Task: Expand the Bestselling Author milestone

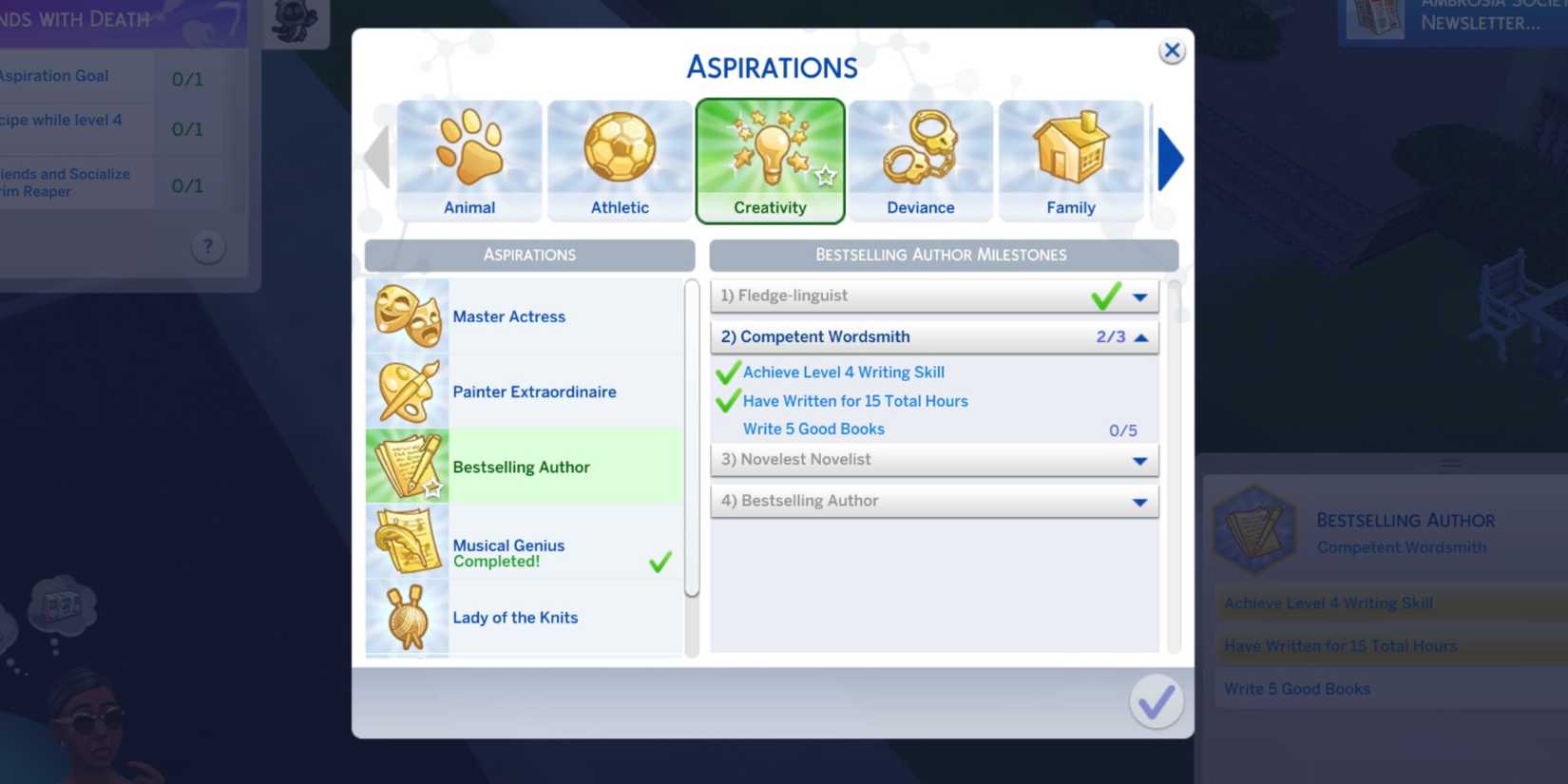Action: pyautogui.click(x=1139, y=501)
